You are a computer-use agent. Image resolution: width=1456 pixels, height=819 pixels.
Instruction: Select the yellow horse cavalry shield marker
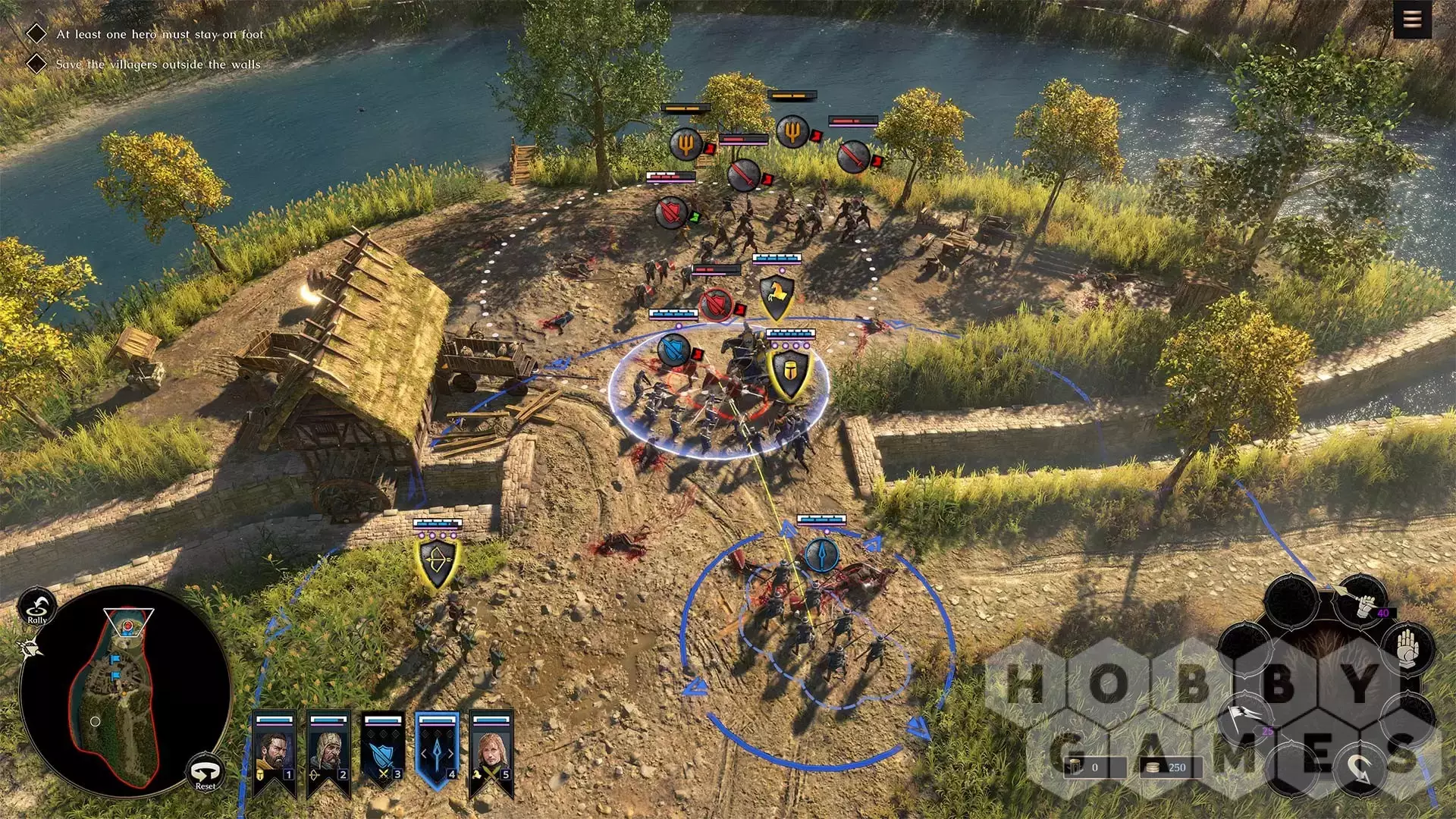[777, 295]
